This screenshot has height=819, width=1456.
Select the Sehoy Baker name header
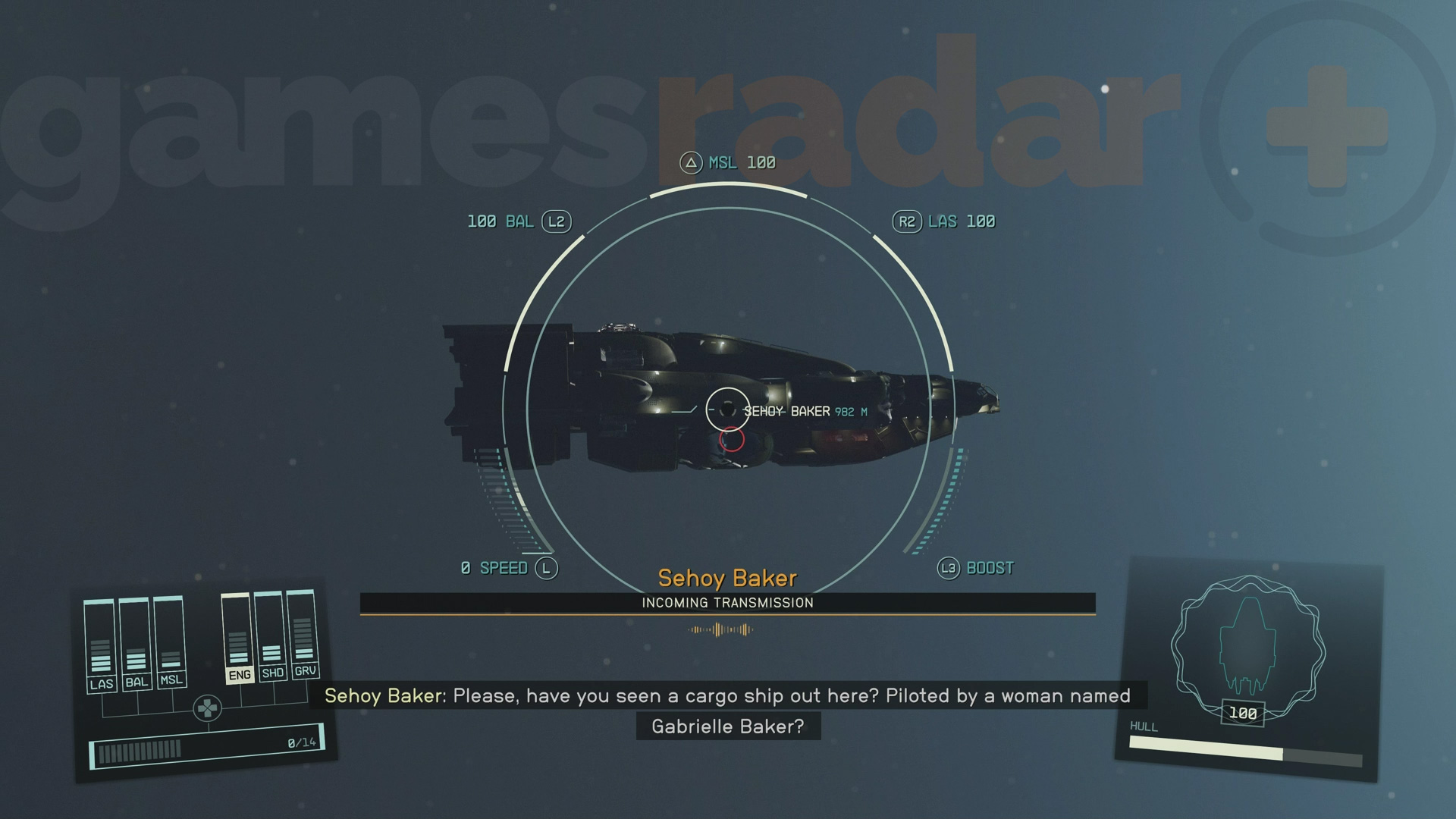(x=726, y=578)
